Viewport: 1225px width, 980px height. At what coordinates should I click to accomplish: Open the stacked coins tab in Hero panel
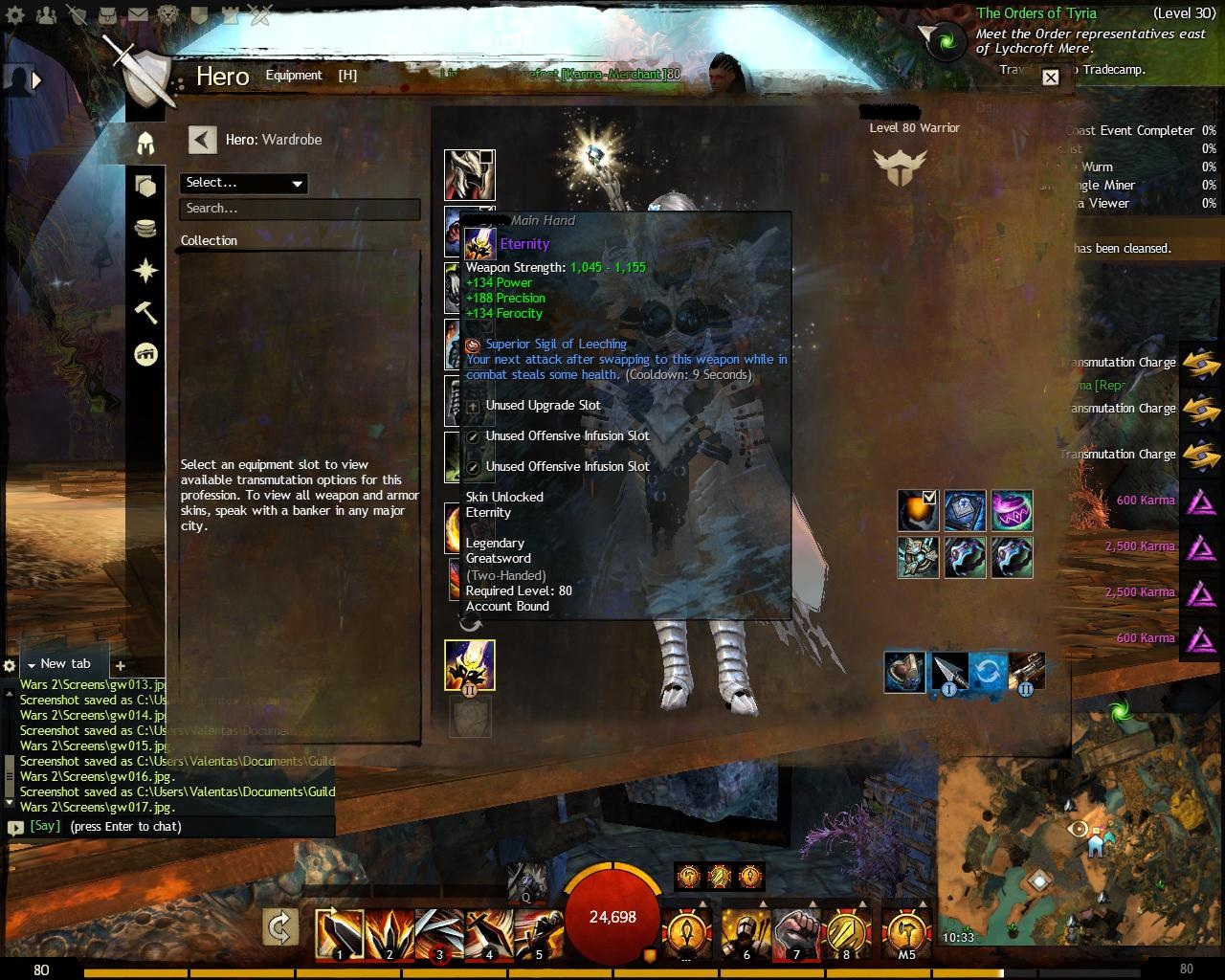coord(145,229)
